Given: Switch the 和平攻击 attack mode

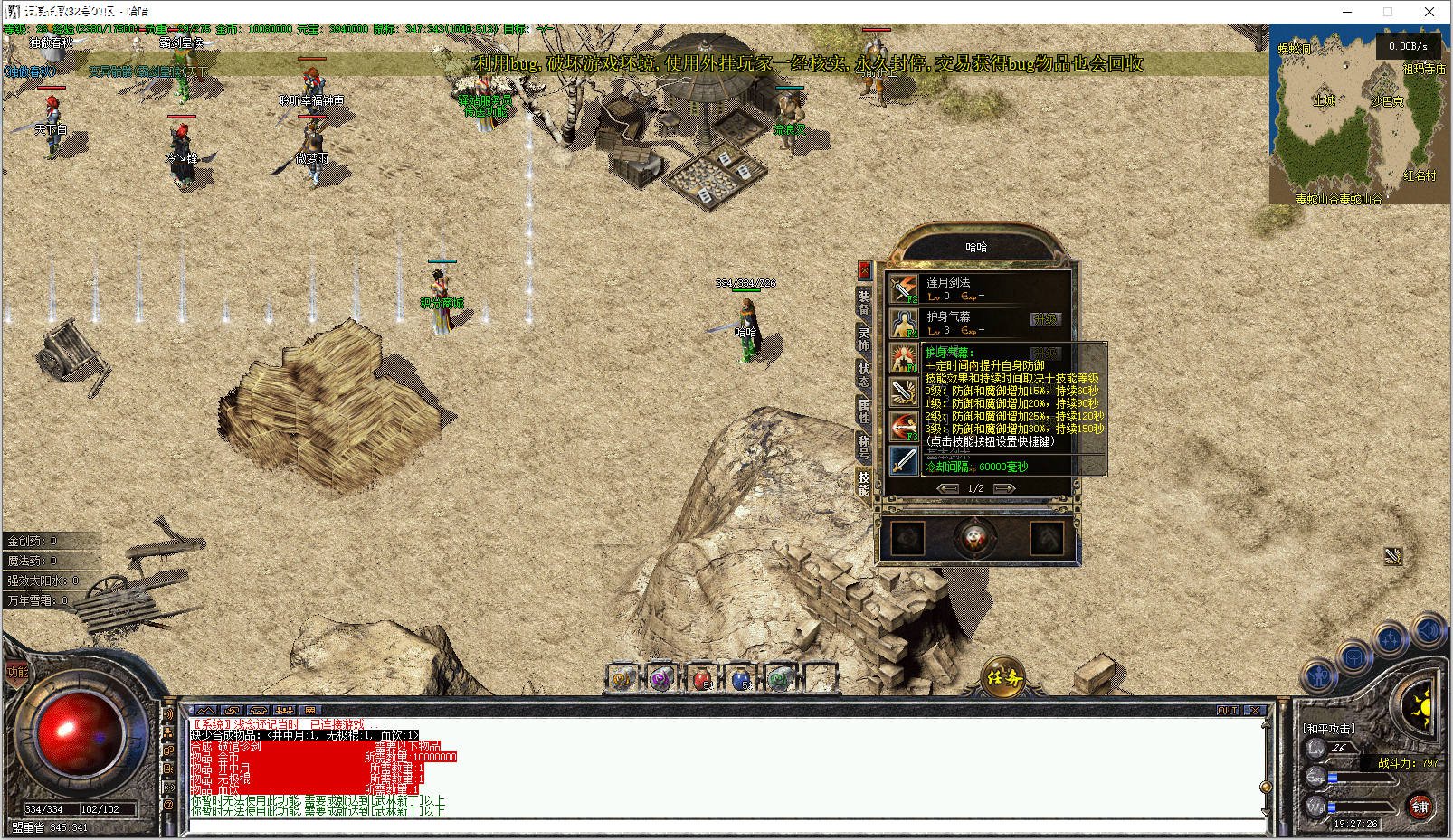Looking at the screenshot, I should (1329, 729).
